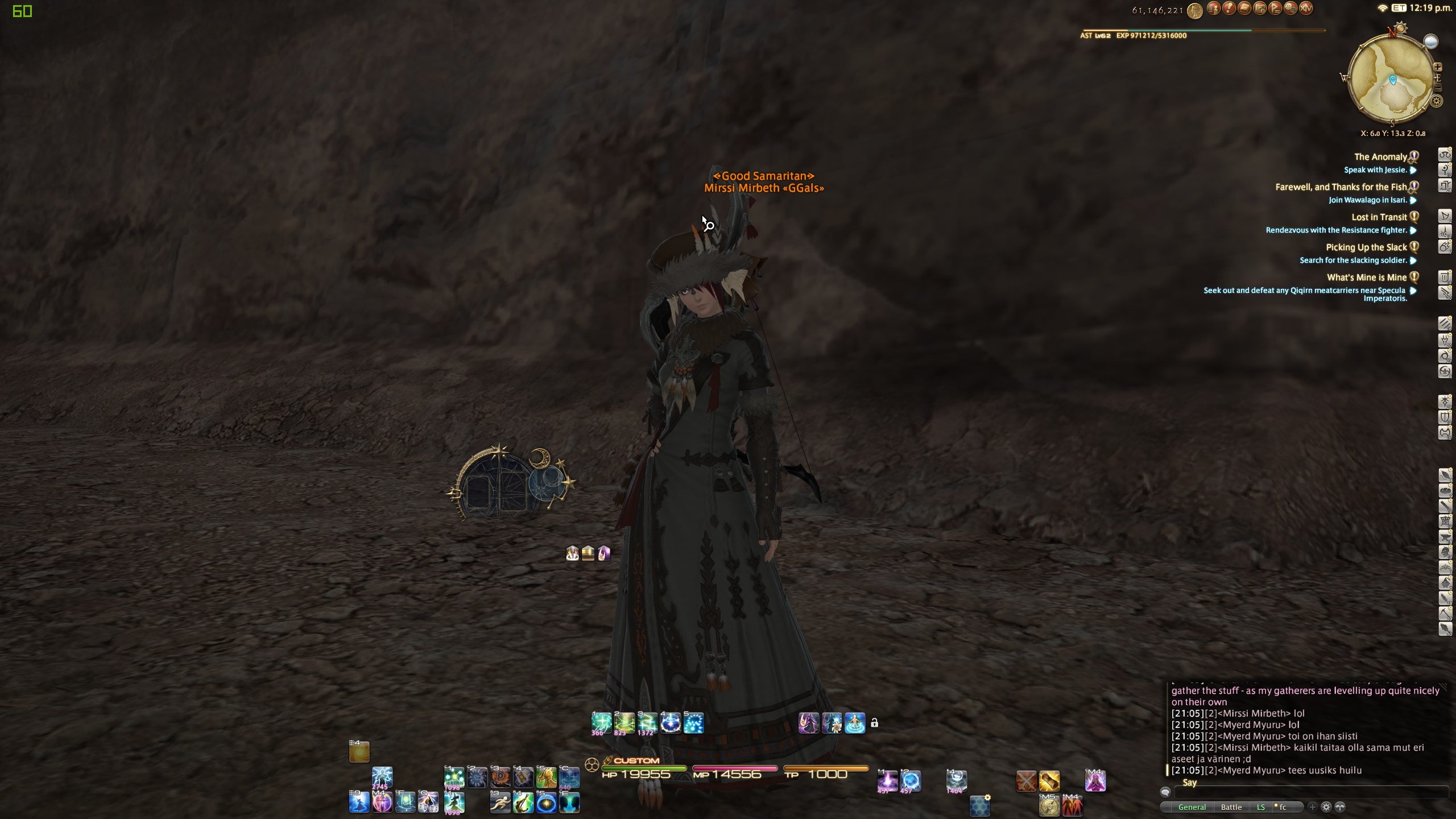Click the chat text input field
Viewport: 1456px width, 819px height.
(1308, 792)
